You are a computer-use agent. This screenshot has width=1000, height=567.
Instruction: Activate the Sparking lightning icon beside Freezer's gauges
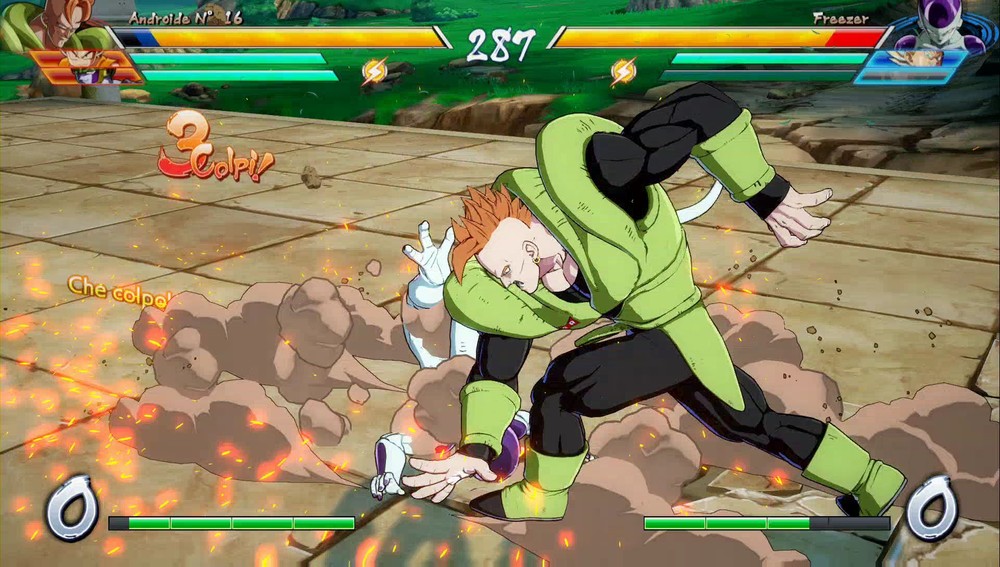623,71
